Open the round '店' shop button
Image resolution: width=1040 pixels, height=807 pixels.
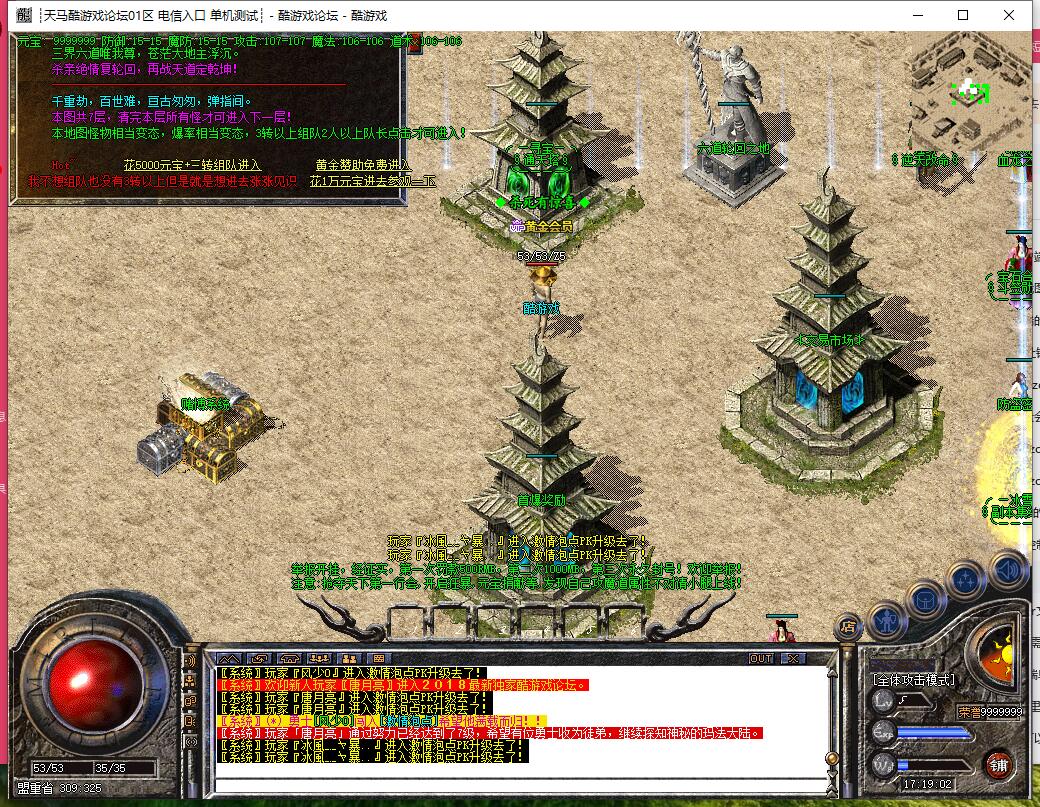[x=847, y=627]
